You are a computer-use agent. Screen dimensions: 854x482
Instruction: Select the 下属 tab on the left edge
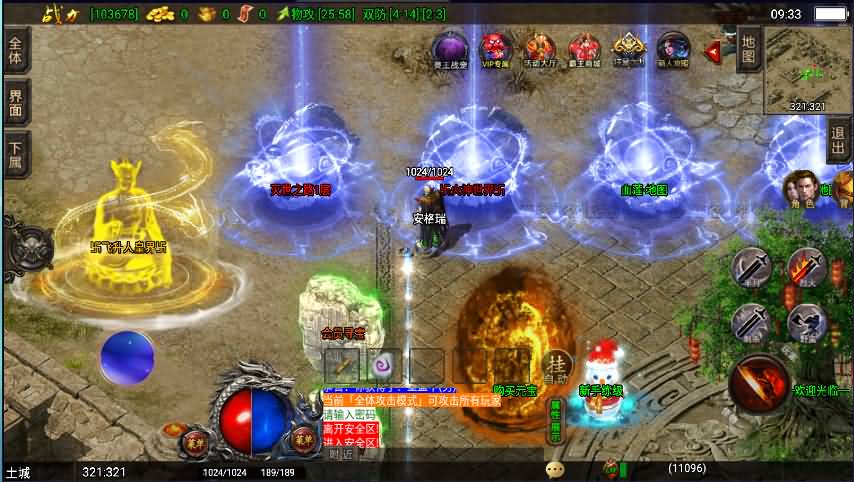16,154
